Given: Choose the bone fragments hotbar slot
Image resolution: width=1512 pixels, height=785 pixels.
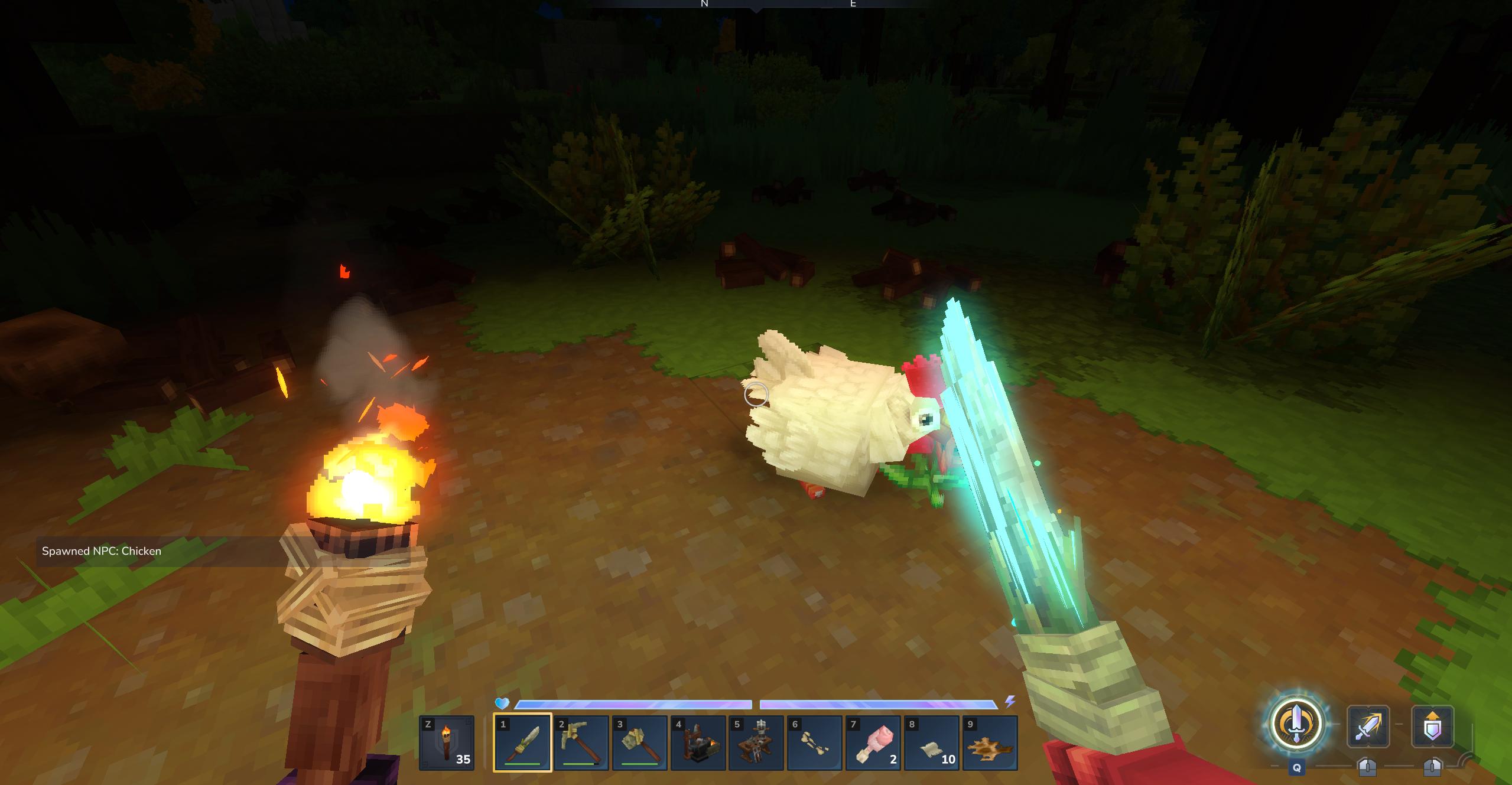Looking at the screenshot, I should pyautogui.click(x=815, y=742).
